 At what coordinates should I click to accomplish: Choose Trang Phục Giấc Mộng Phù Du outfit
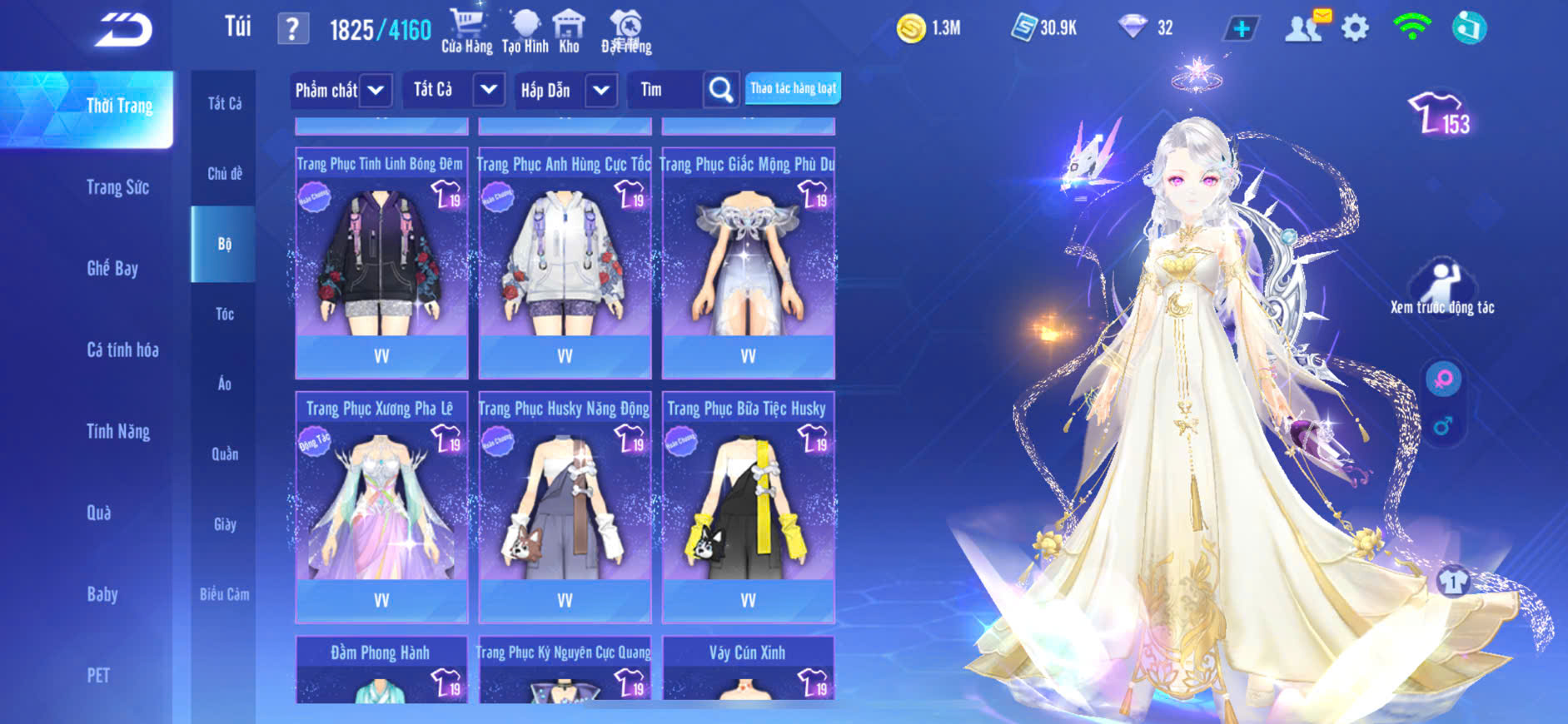click(x=748, y=262)
